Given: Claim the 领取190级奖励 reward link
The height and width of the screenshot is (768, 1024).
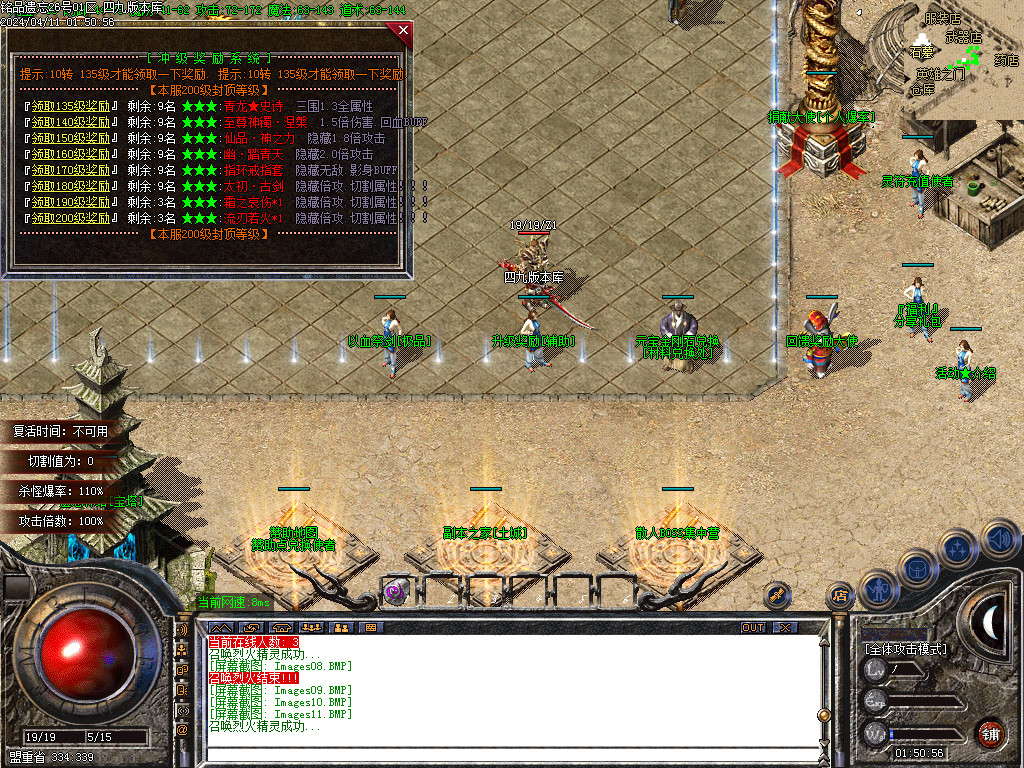Looking at the screenshot, I should (x=71, y=202).
